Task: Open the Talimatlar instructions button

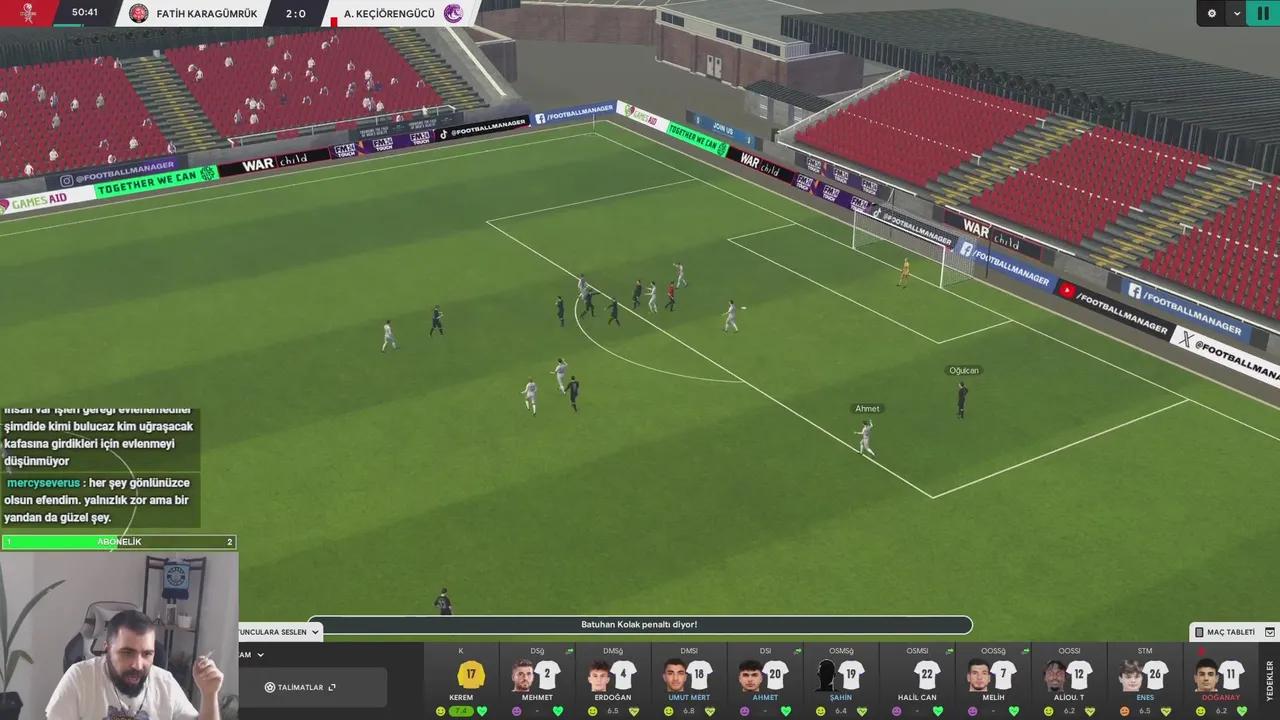Action: (300, 687)
